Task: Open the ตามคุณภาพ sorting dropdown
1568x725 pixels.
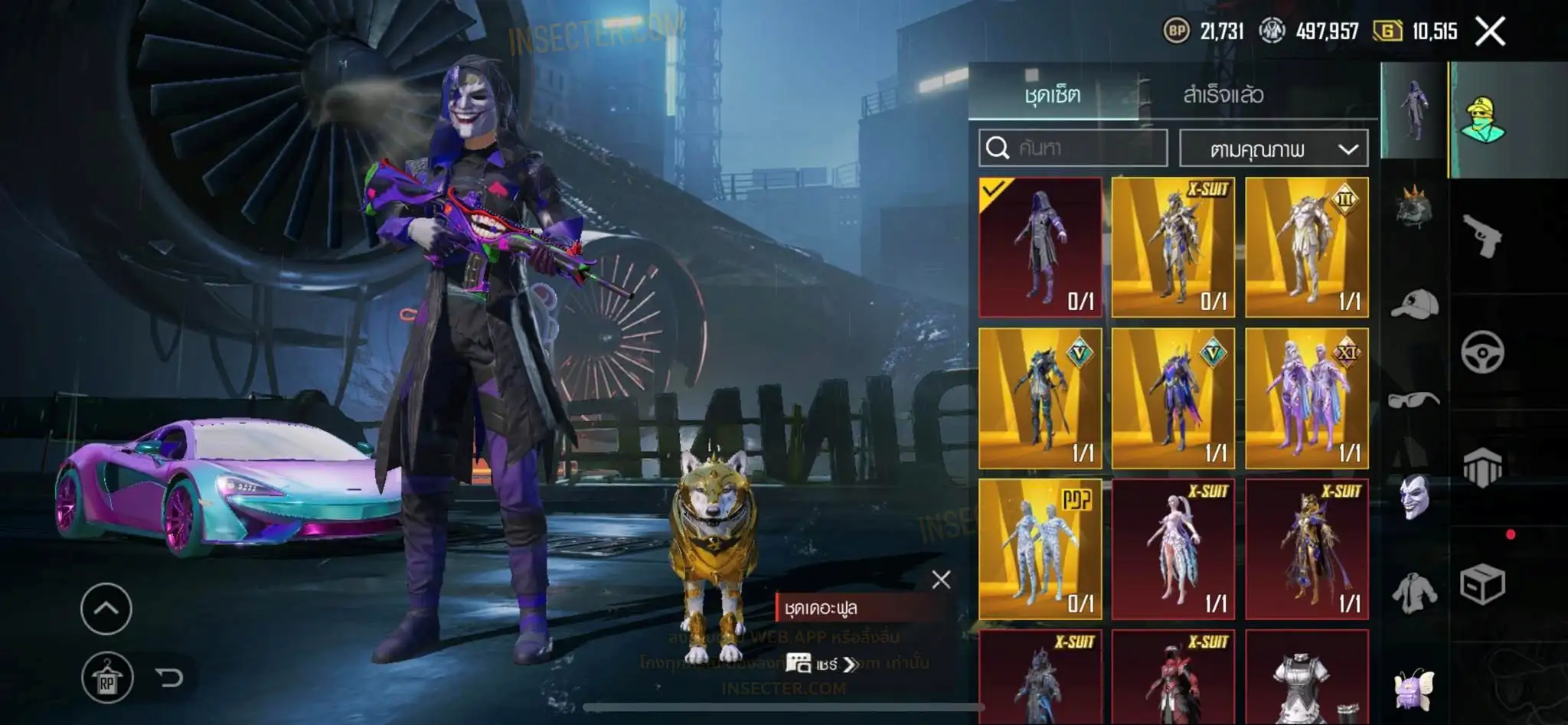Action: click(1274, 149)
